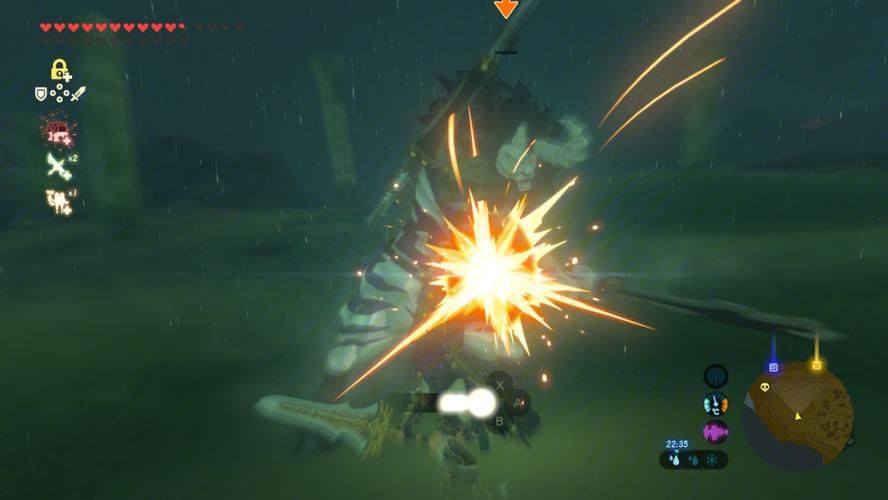Click the purple noise level indicator
This screenshot has width=888, height=500.
tap(715, 432)
